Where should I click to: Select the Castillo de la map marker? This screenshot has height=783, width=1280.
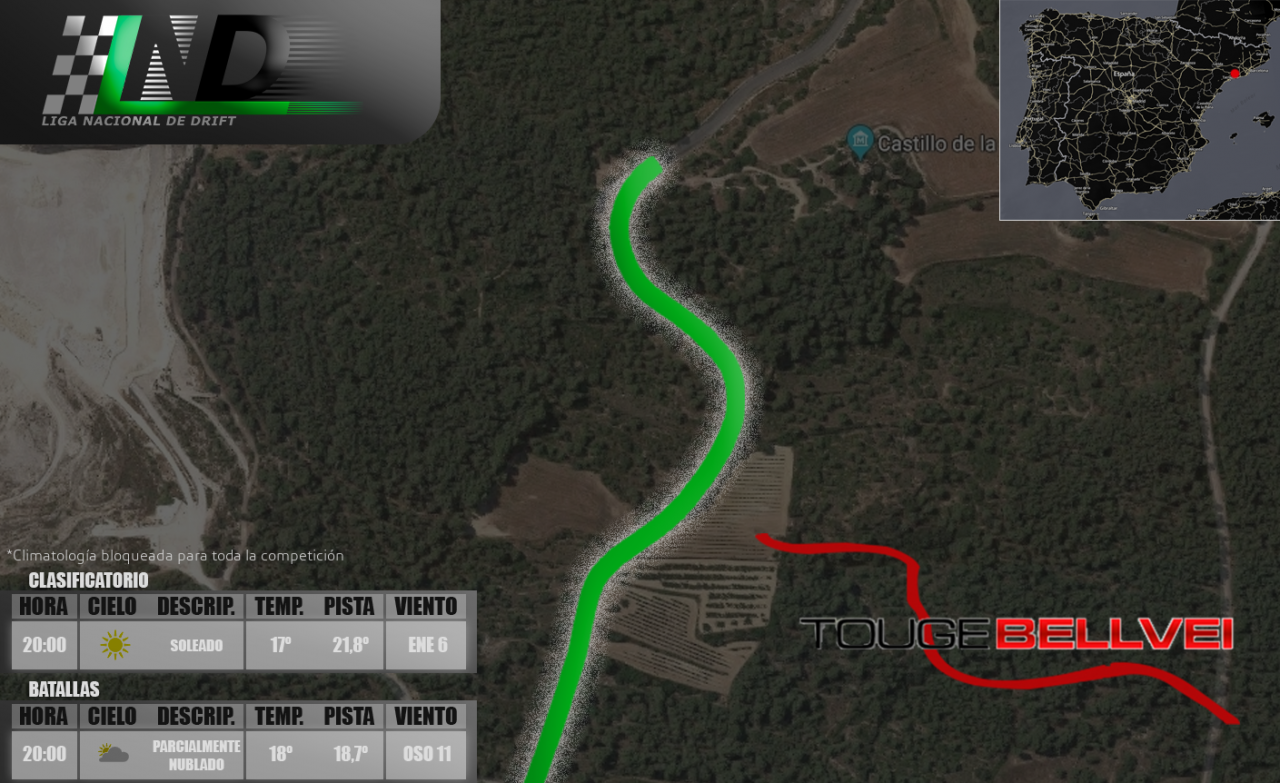859,142
